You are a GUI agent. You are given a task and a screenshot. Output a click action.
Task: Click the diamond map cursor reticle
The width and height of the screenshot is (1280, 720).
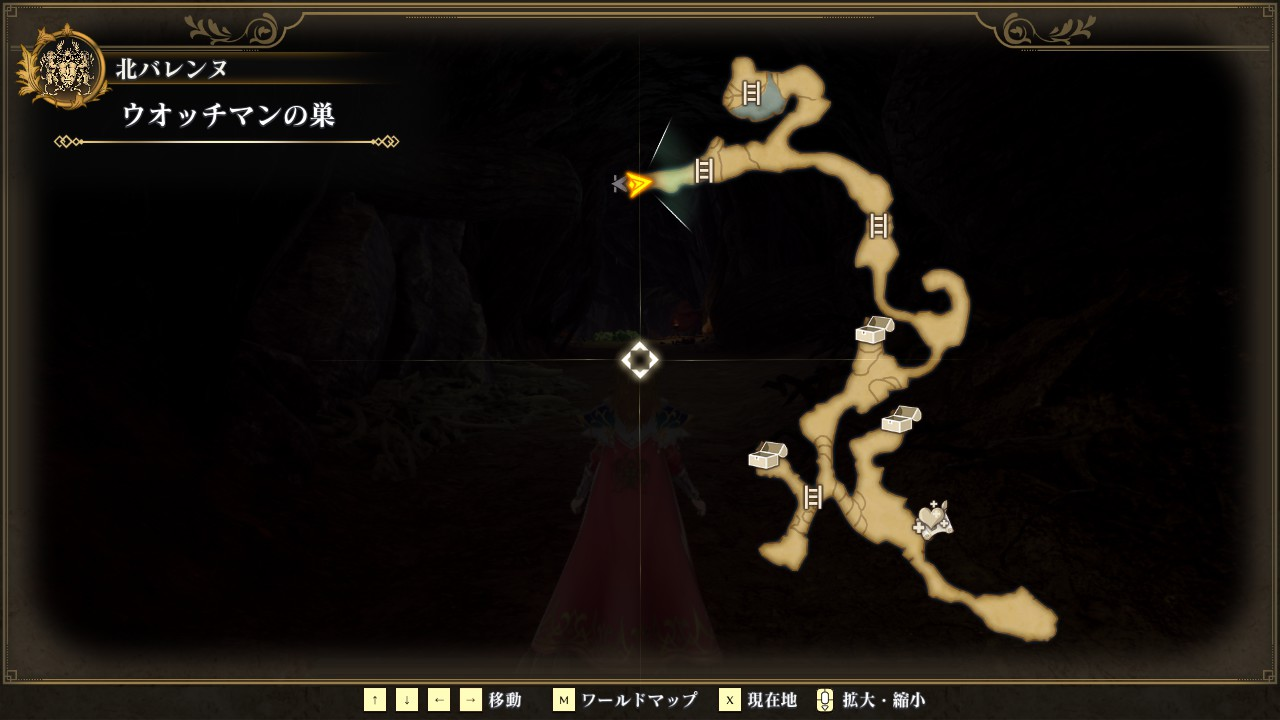coord(640,360)
